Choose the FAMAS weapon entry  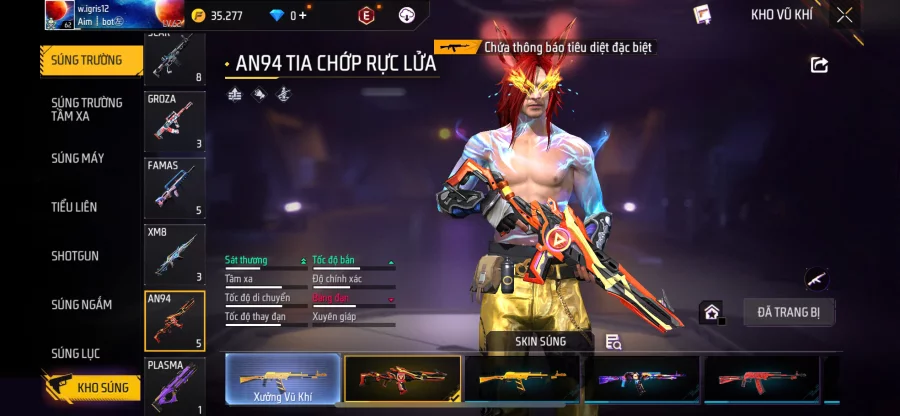click(175, 188)
